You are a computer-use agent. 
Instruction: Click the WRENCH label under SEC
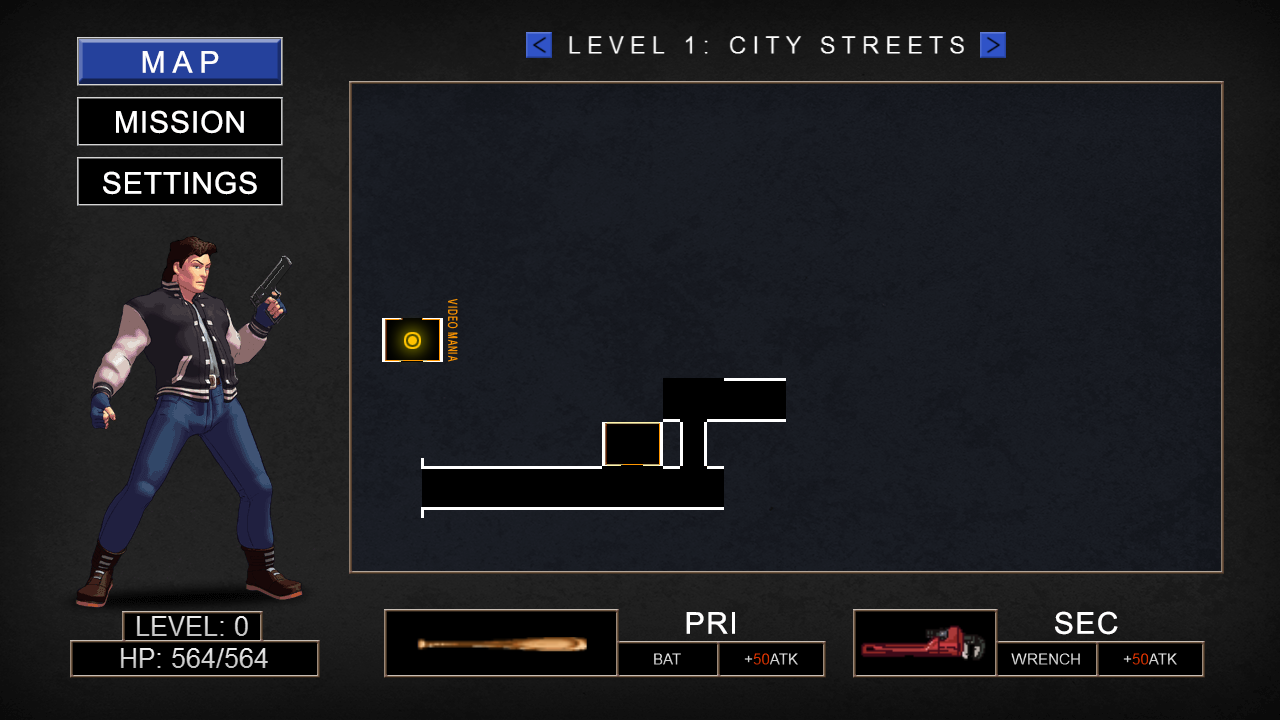[1046, 659]
